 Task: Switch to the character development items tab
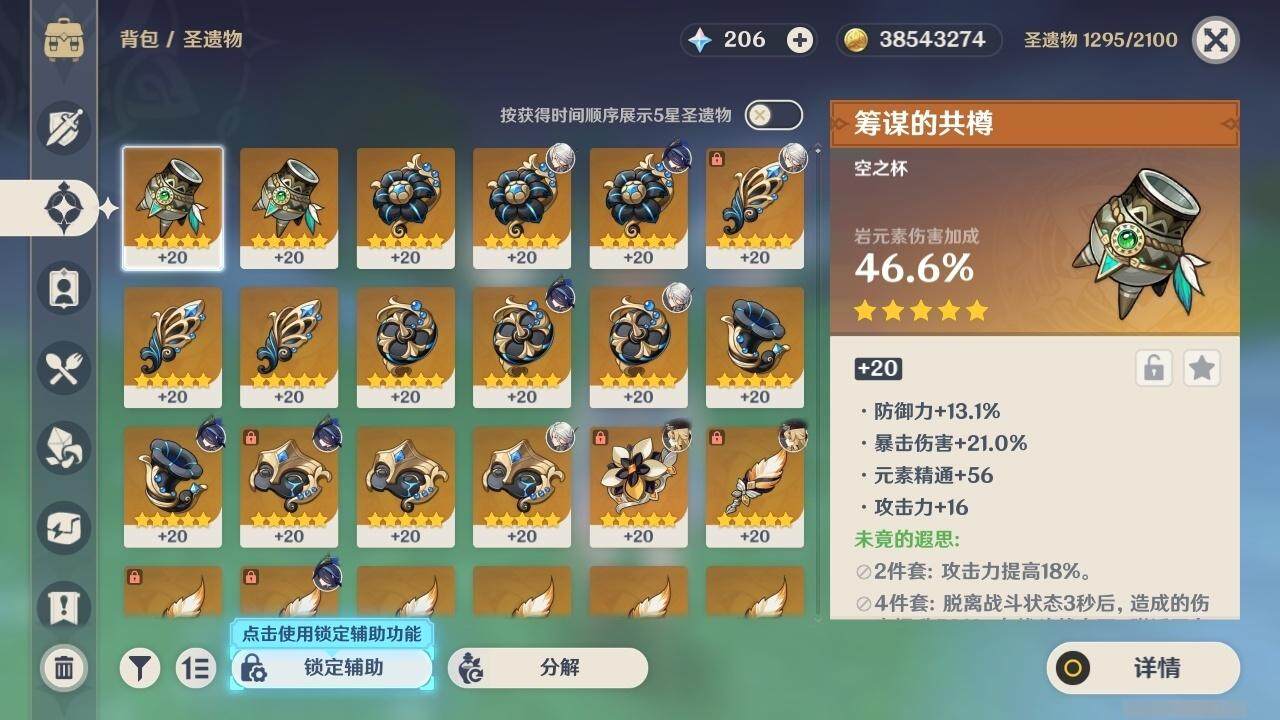tap(64, 287)
